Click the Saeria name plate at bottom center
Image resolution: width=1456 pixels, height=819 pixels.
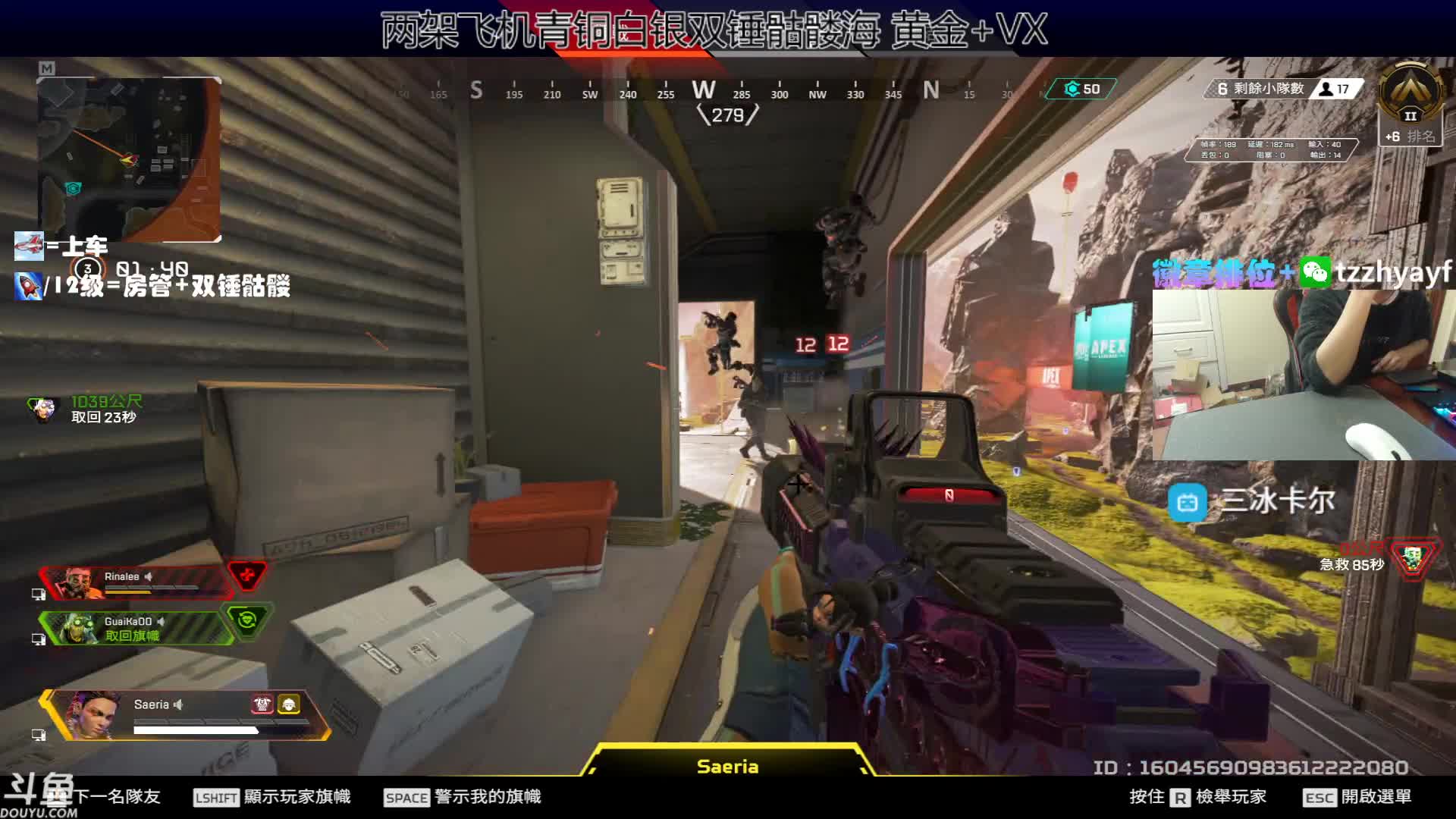727,766
